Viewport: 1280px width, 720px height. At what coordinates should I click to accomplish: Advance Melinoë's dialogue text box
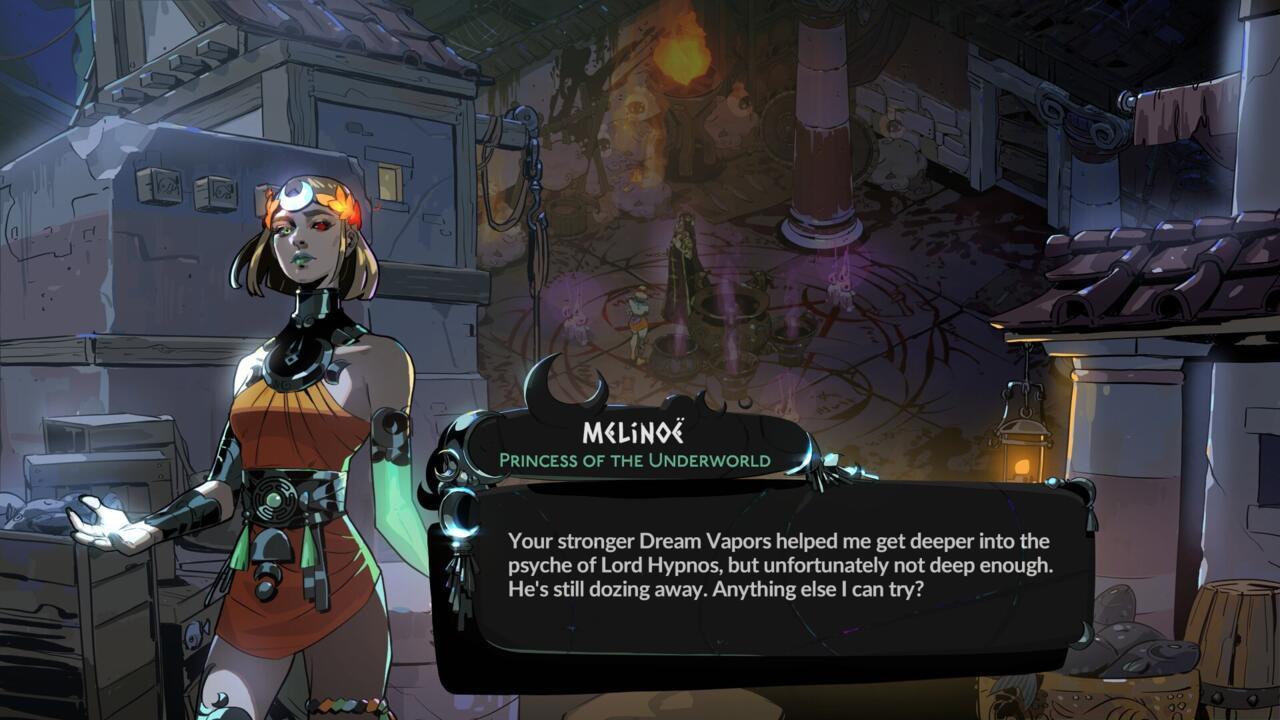[778, 566]
